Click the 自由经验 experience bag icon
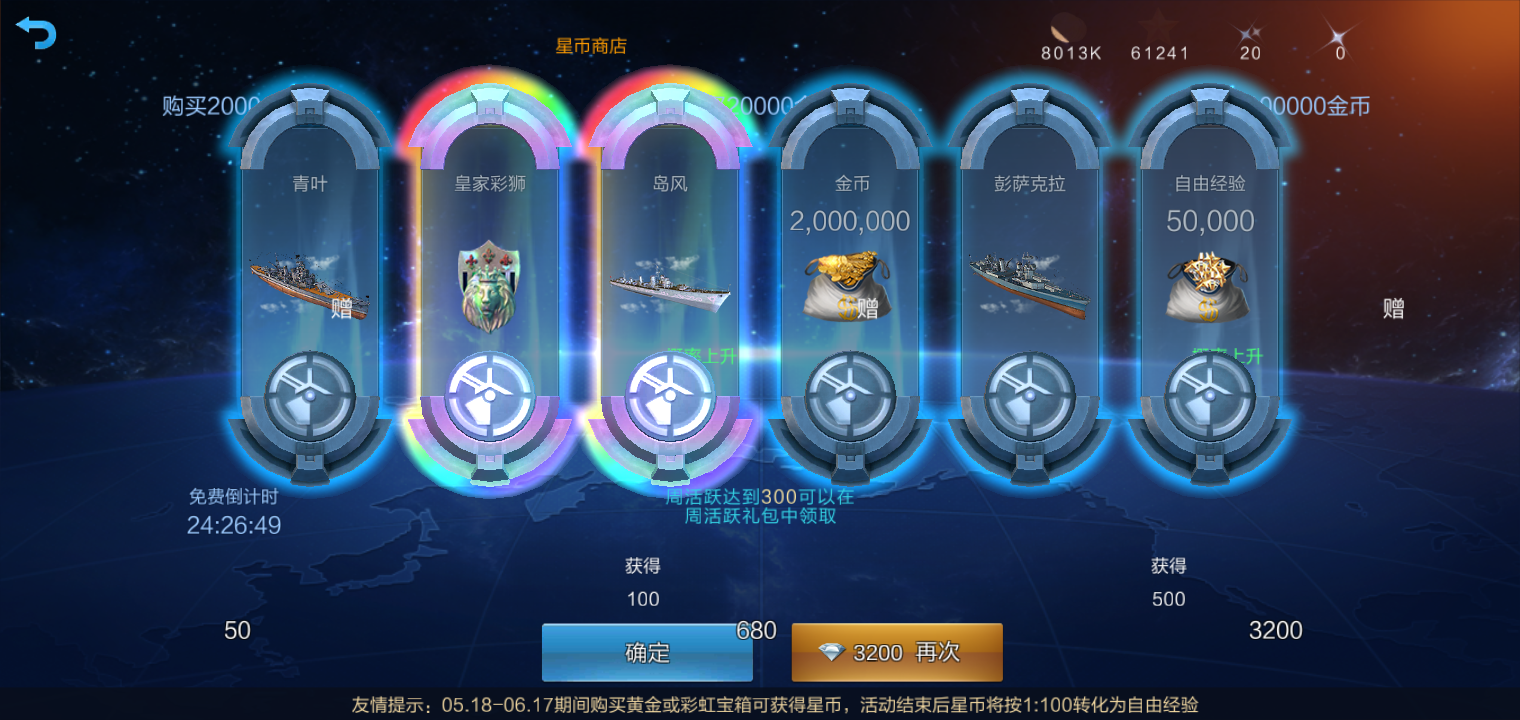Image resolution: width=1520 pixels, height=720 pixels. [x=1208, y=288]
